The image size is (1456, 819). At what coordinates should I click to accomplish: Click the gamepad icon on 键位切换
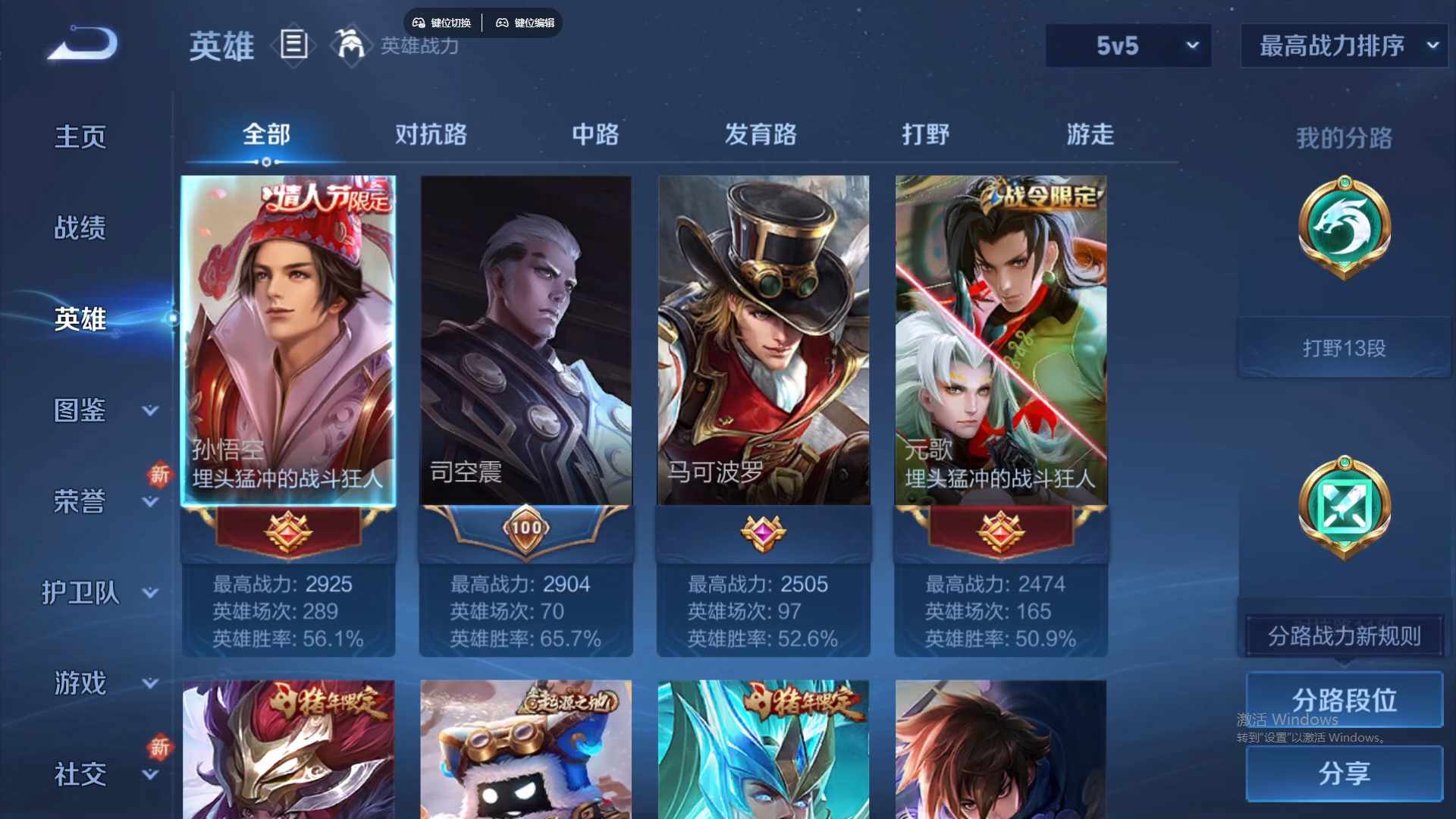(x=418, y=23)
